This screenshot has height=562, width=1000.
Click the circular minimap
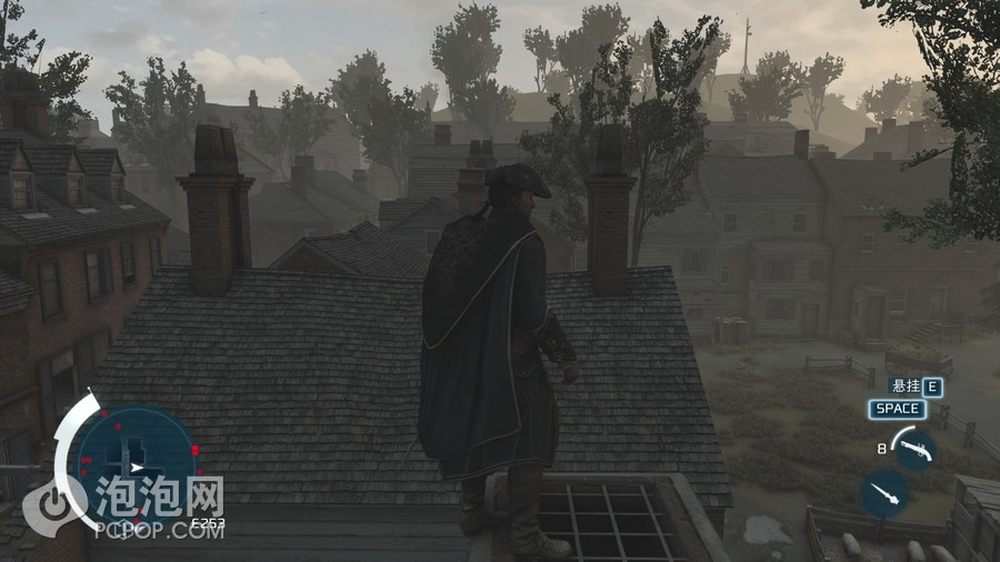pos(135,464)
